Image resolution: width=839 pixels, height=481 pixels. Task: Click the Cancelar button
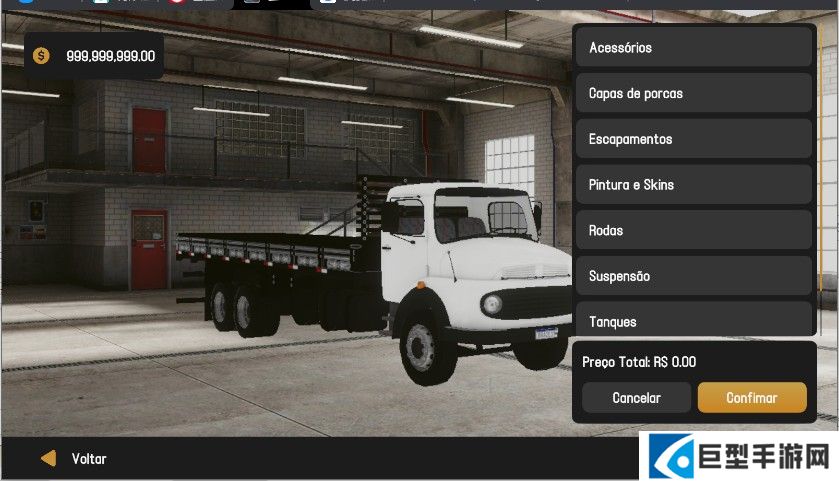coord(636,397)
